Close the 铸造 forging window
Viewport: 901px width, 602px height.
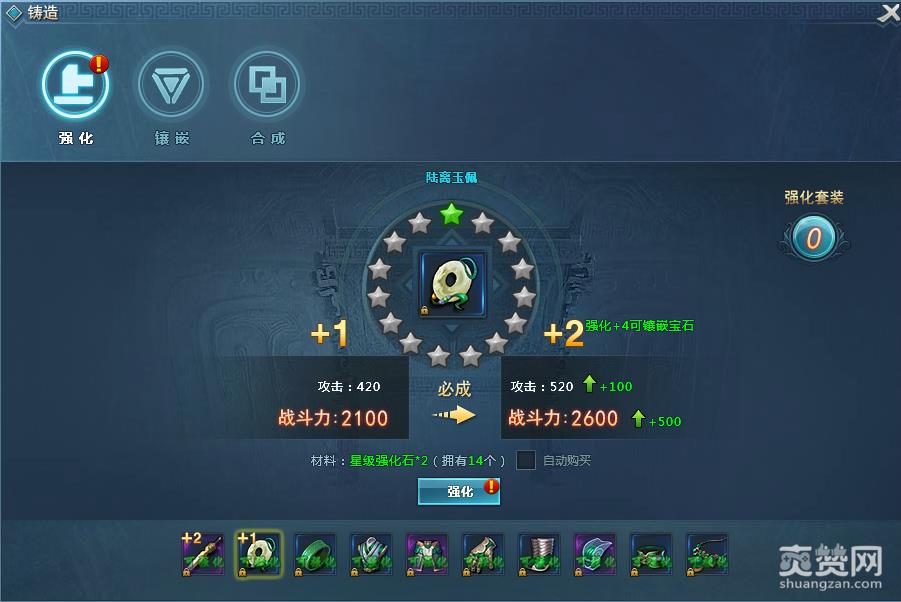point(888,13)
